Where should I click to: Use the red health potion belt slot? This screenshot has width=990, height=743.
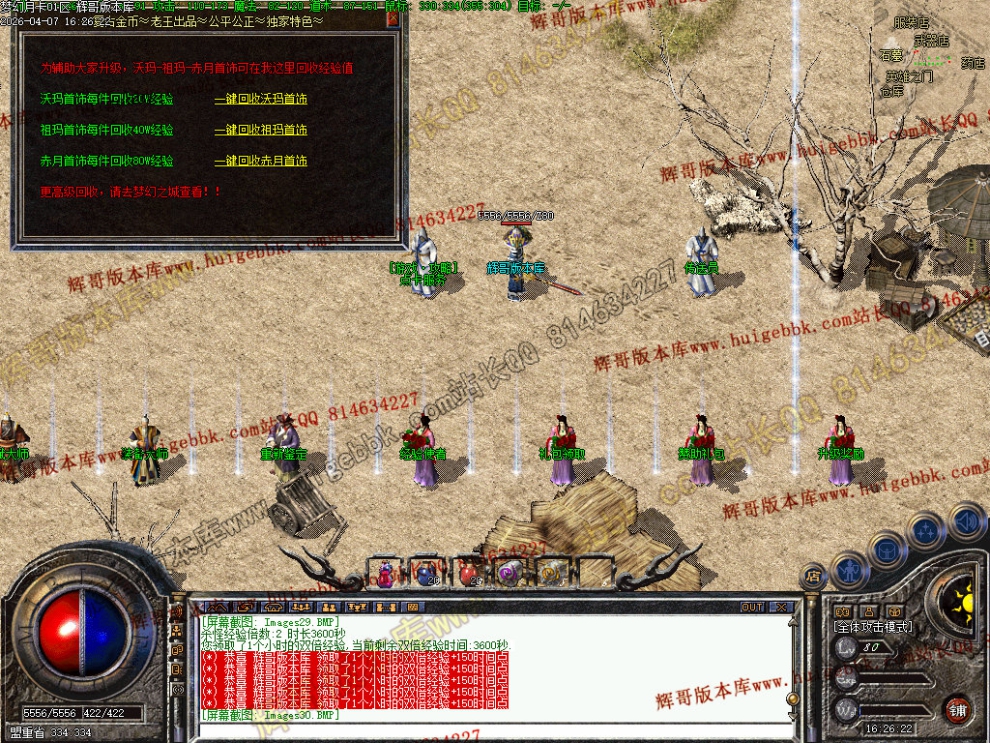click(468, 573)
